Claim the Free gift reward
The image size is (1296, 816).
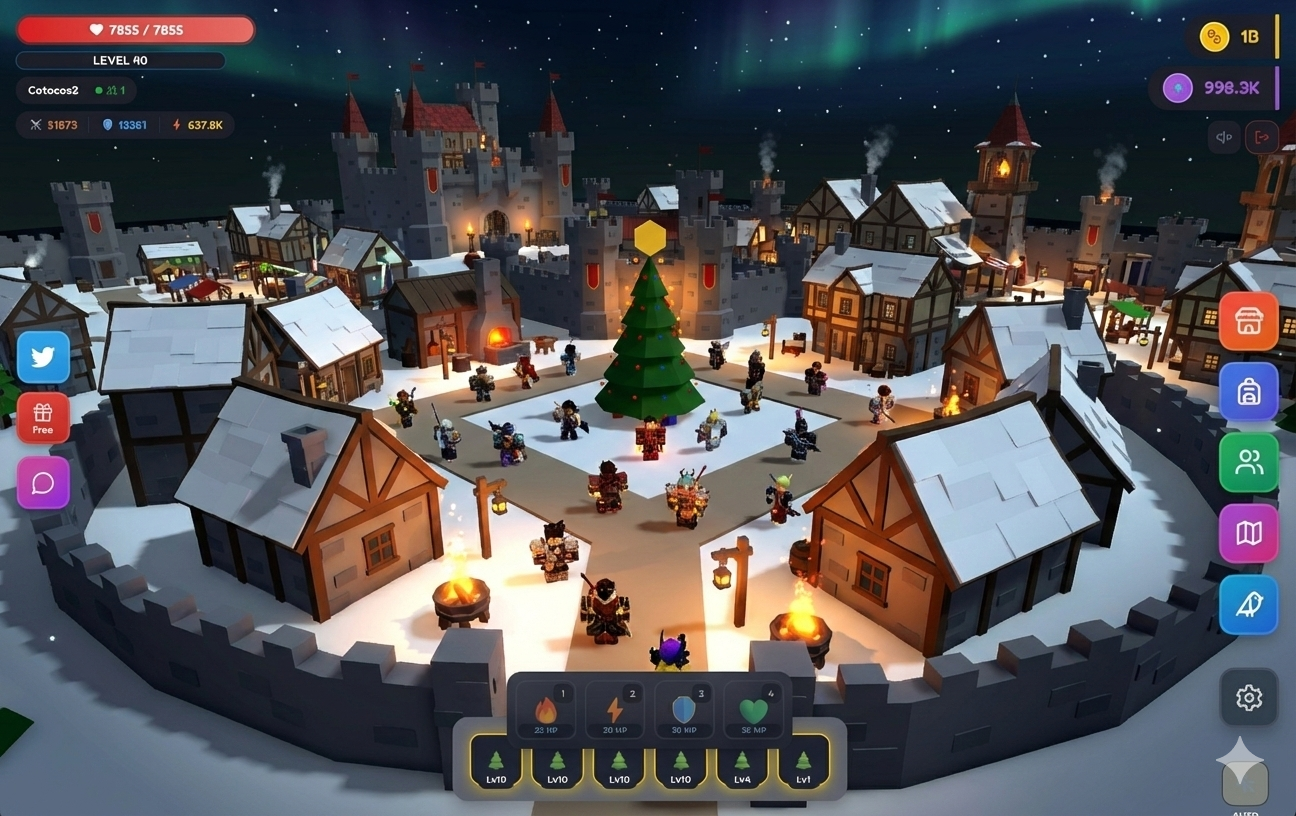pos(43,418)
